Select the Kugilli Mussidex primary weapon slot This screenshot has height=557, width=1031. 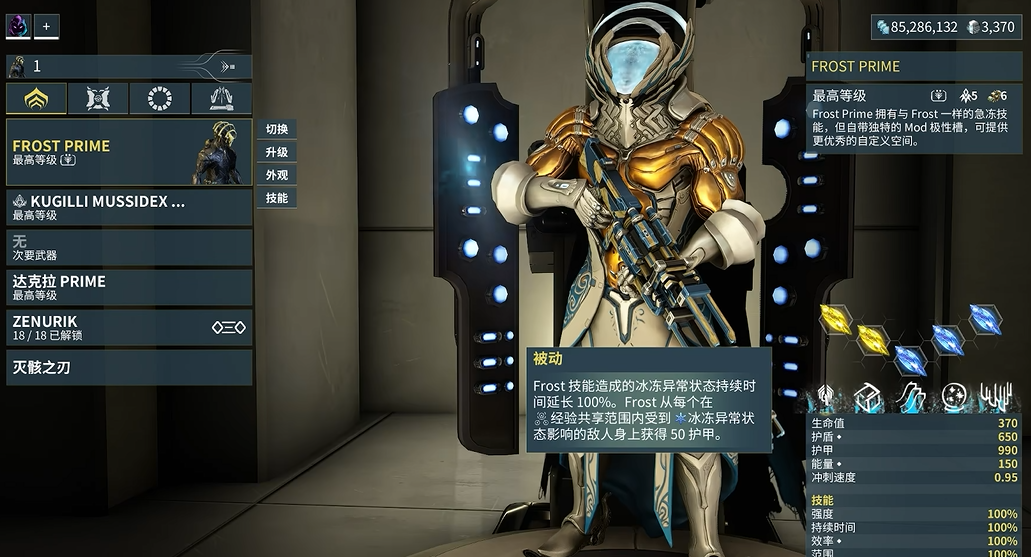(129, 207)
